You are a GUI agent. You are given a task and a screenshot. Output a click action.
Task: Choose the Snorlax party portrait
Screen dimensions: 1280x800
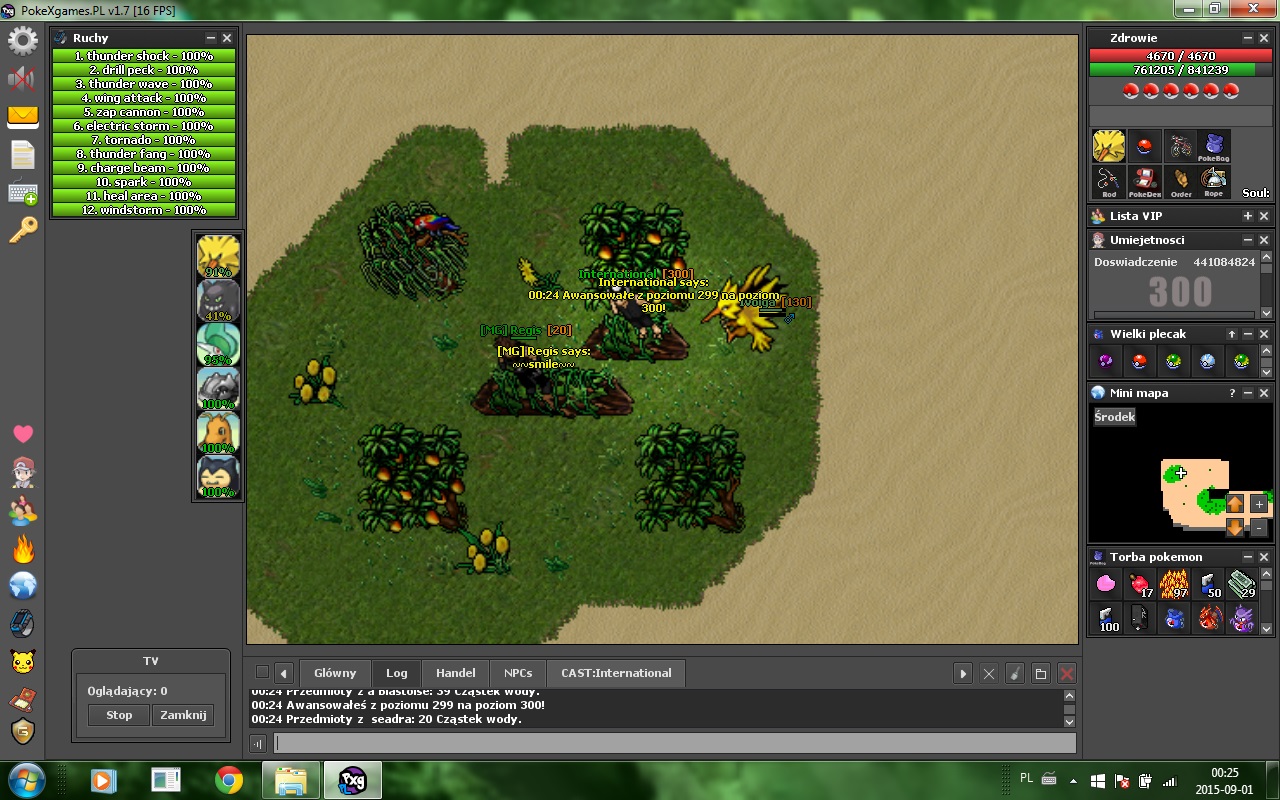coord(218,476)
